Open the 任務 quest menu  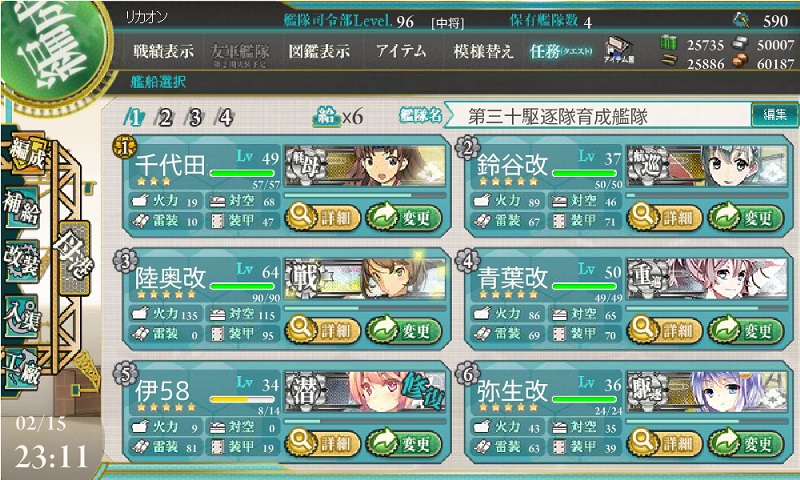tap(561, 51)
